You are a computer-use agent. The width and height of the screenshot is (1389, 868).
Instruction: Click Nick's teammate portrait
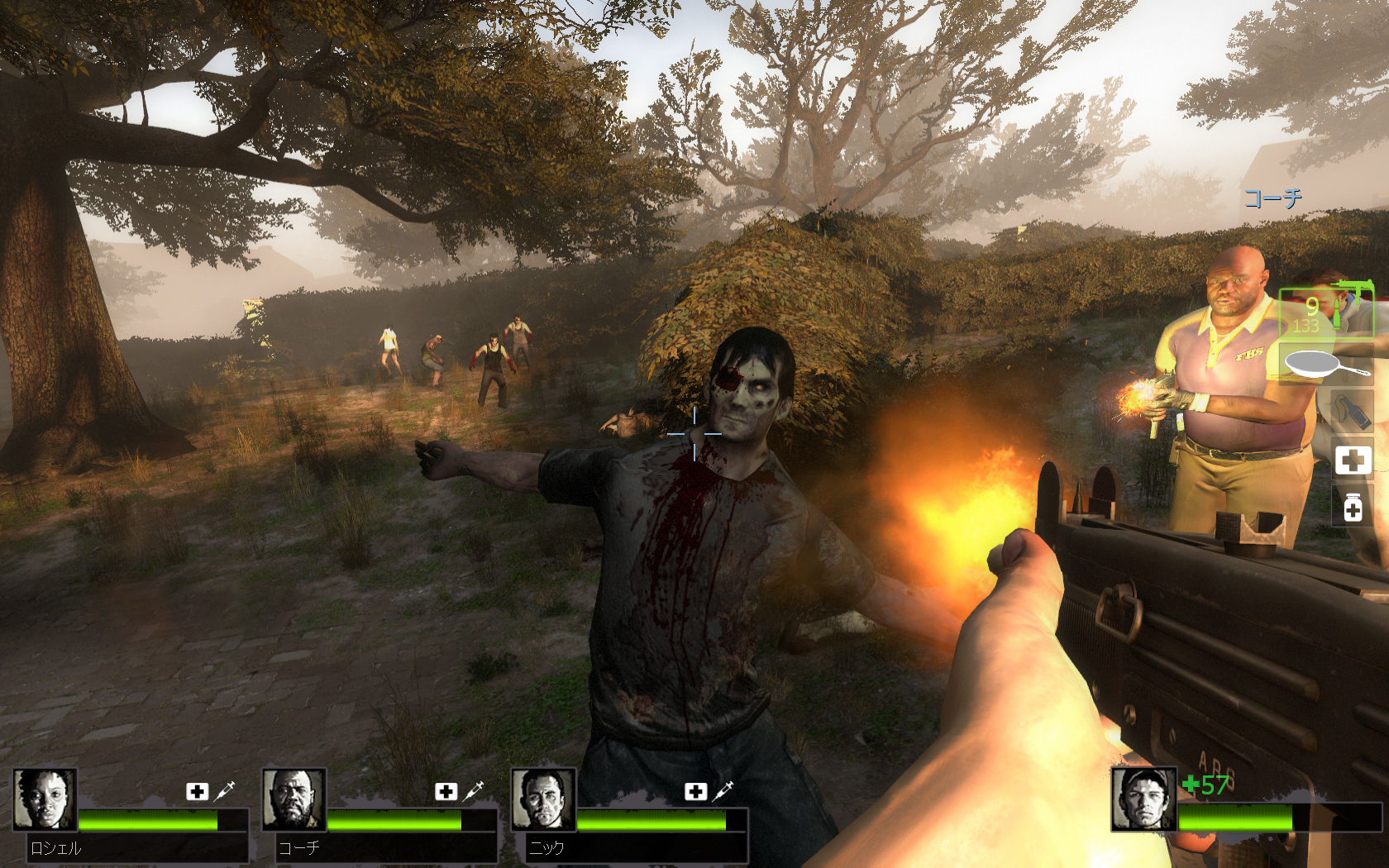tap(542, 799)
